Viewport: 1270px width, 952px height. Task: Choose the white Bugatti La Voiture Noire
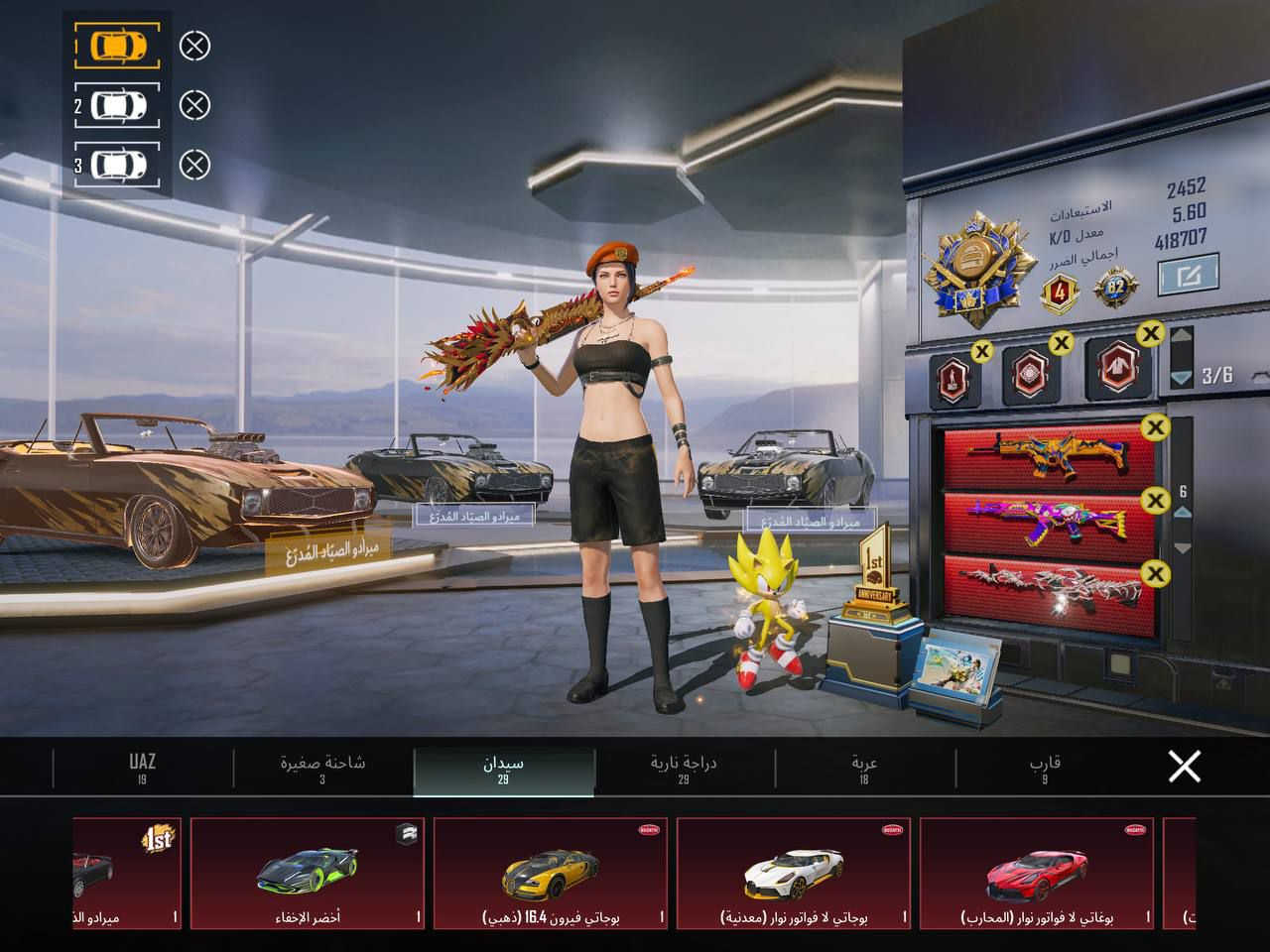coord(794,873)
